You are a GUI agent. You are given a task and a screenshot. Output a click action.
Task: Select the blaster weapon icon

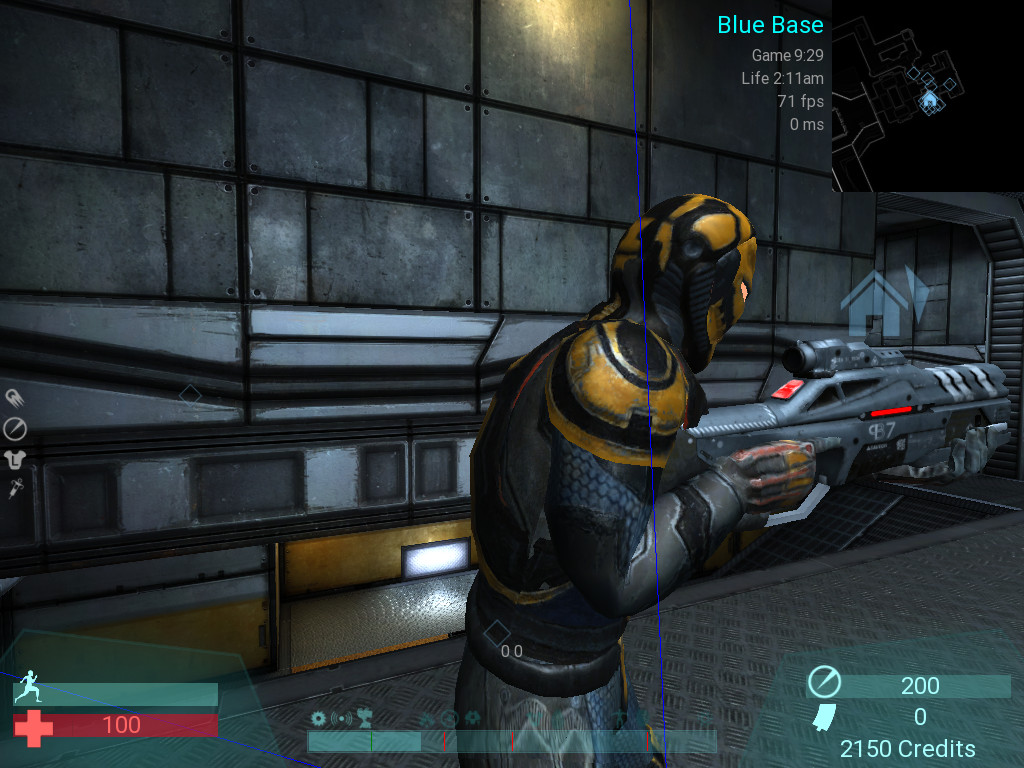(15, 399)
